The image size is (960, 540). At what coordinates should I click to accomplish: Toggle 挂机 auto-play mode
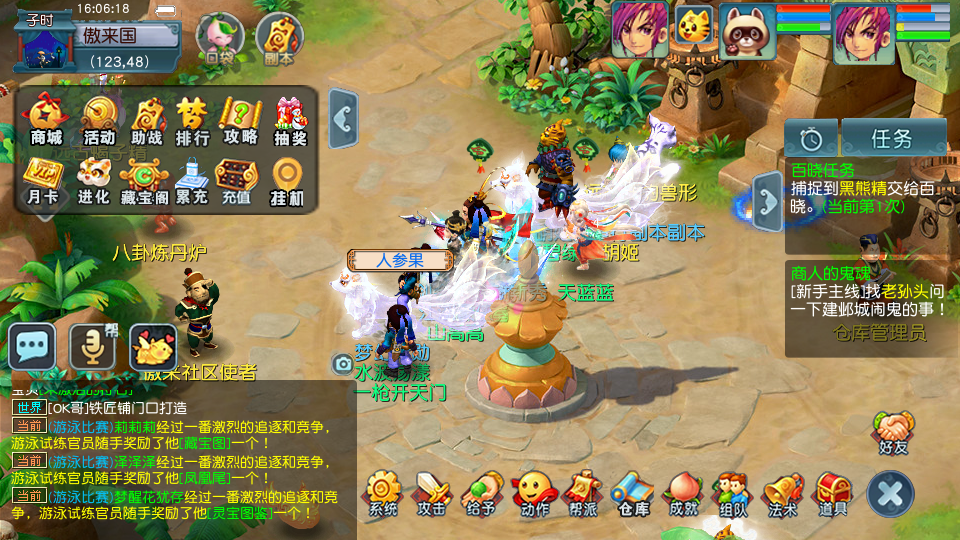point(287,180)
